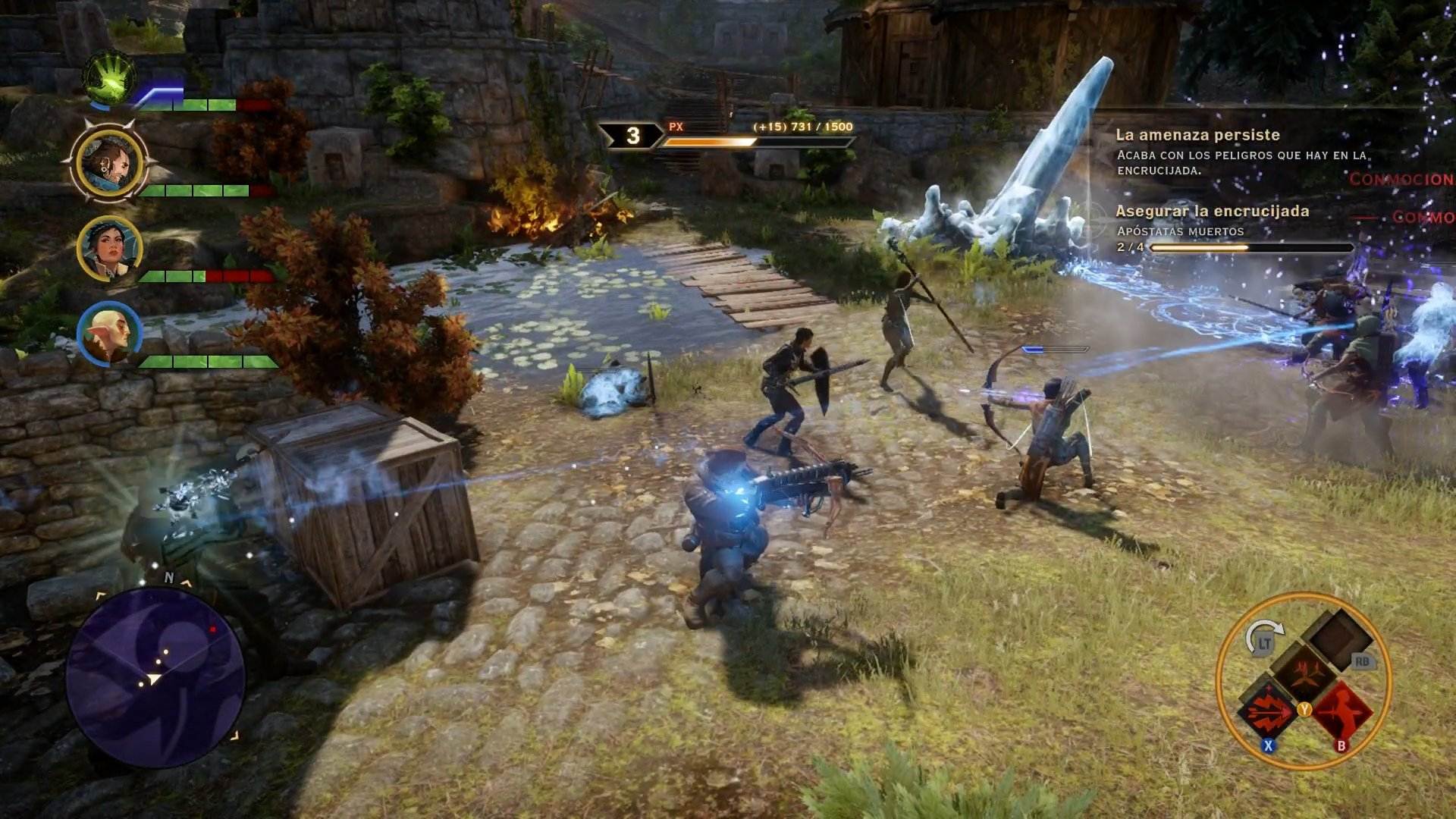
Task: Select the 'Asegurar la encrucijada' objective
Action: click(1213, 212)
